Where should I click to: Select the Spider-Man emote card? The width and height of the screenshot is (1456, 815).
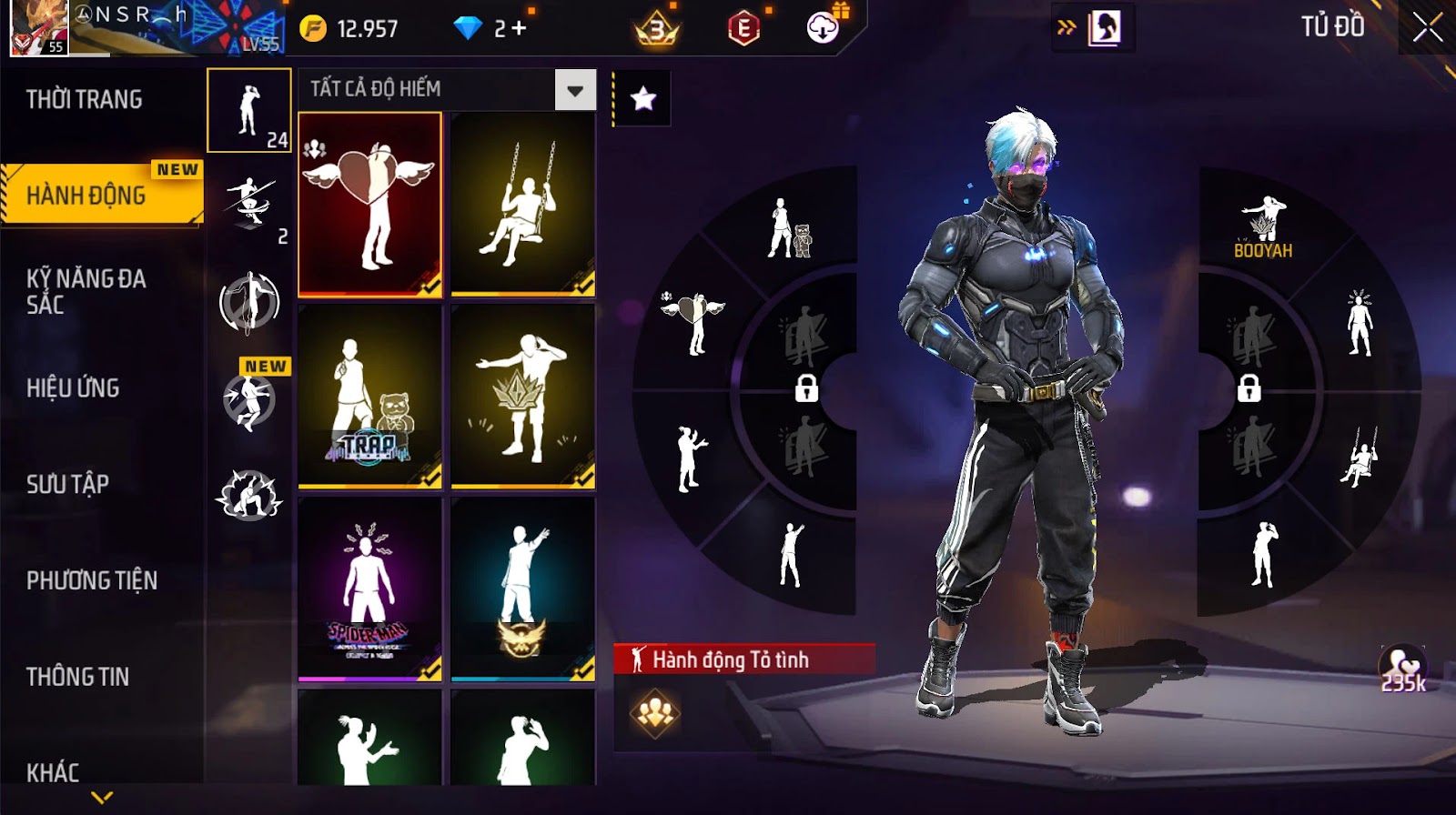(x=369, y=589)
